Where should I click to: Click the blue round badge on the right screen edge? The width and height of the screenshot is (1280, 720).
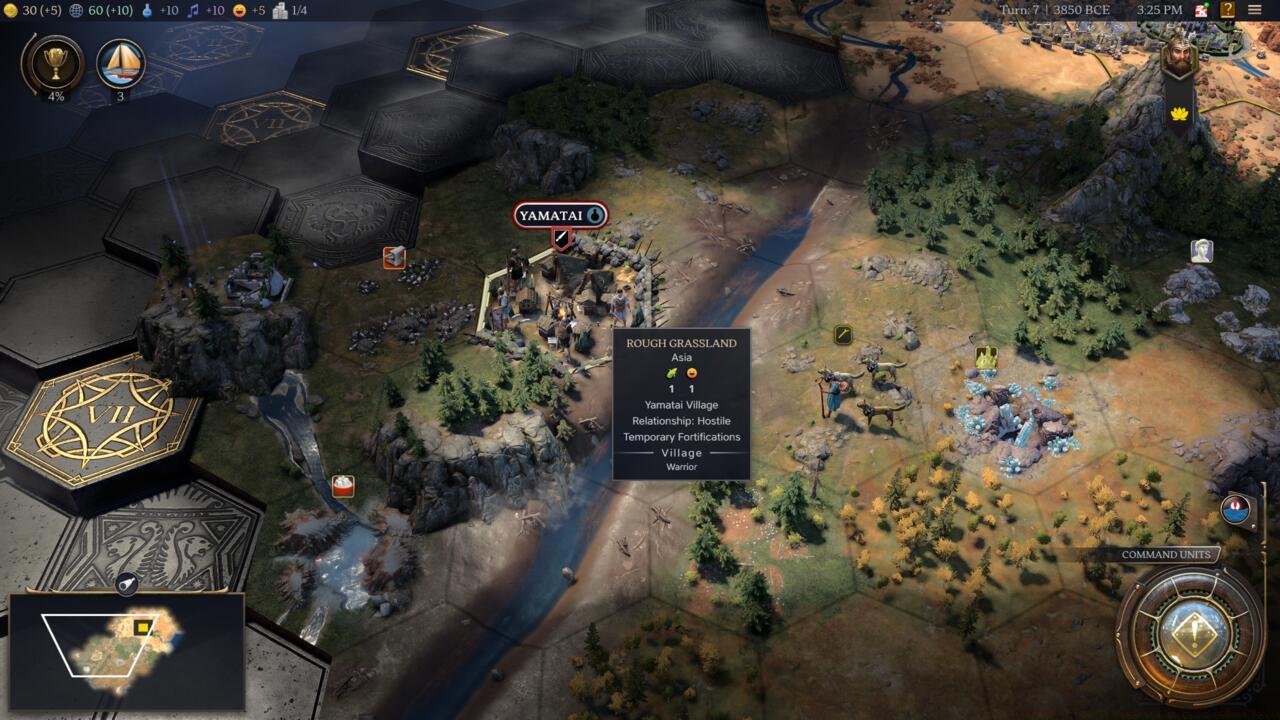pos(1237,510)
